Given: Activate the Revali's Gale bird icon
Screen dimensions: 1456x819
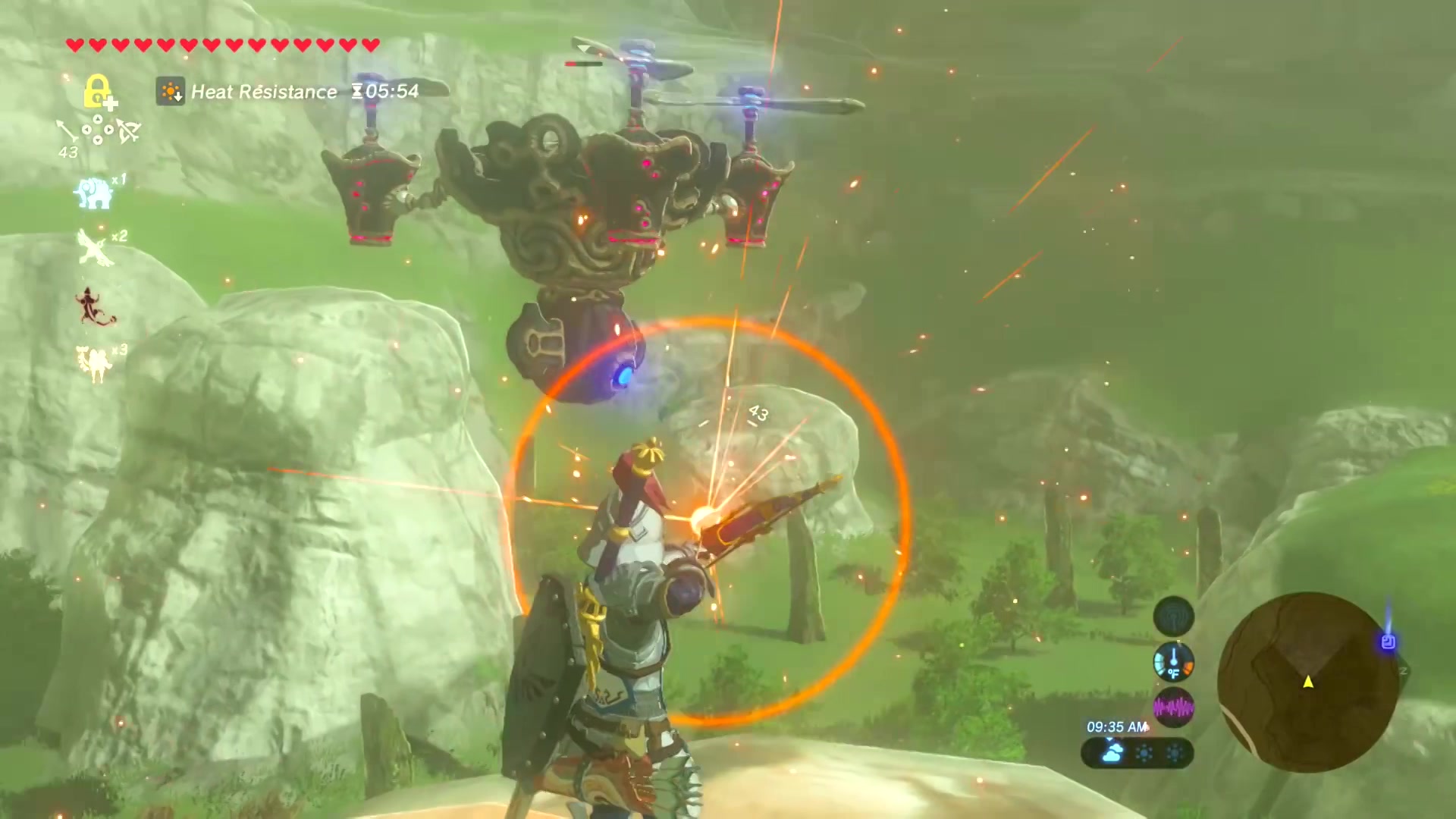Looking at the screenshot, I should click(x=96, y=248).
